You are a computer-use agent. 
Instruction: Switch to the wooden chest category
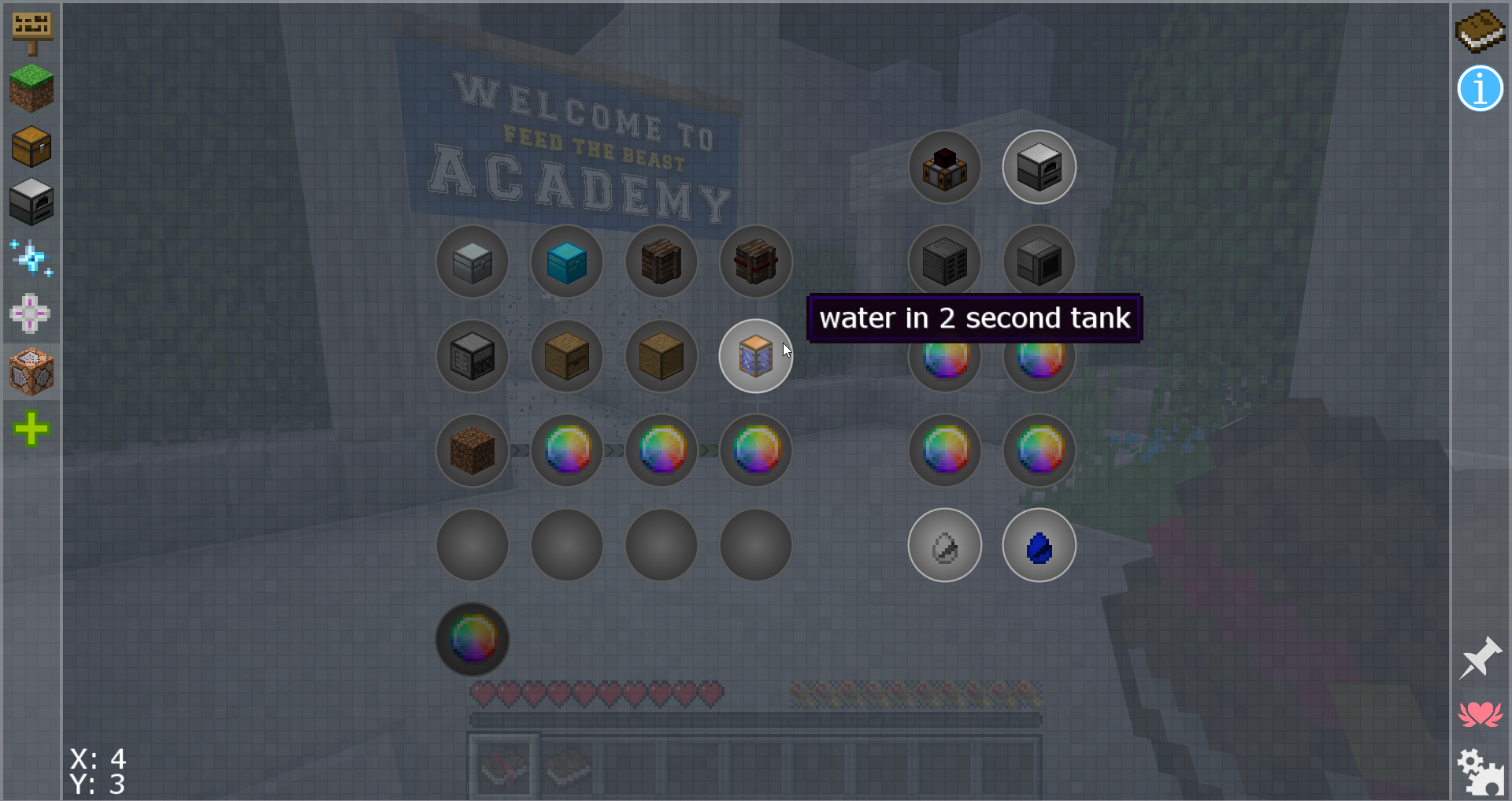(31, 146)
